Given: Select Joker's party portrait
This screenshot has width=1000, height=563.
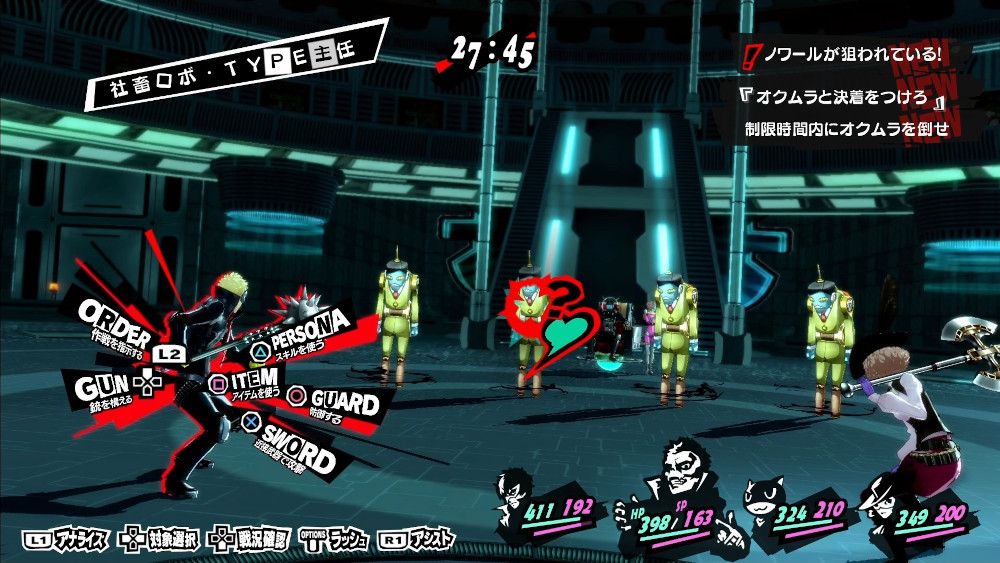Looking at the screenshot, I should (x=517, y=491).
